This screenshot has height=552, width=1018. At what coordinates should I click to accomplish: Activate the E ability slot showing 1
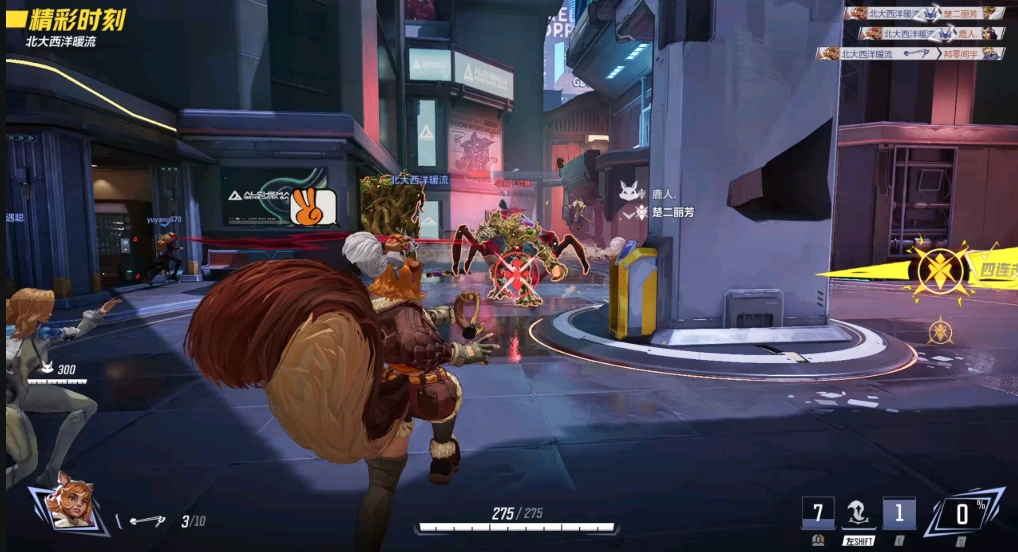(x=898, y=514)
